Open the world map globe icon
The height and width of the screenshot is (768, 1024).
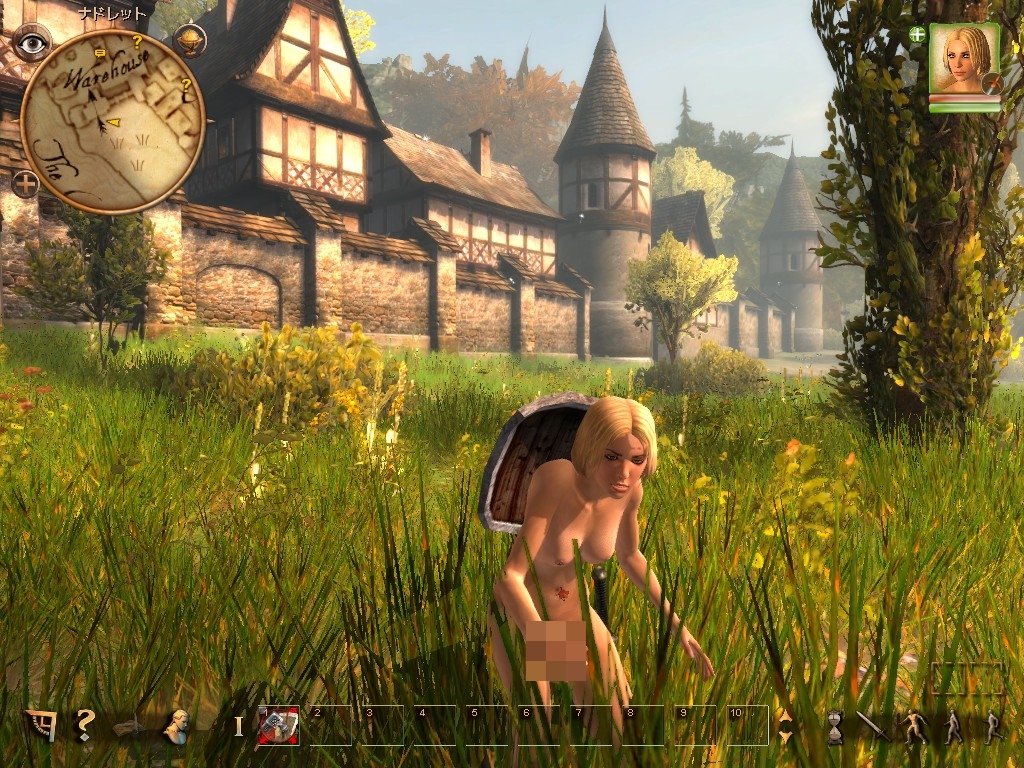(190, 40)
